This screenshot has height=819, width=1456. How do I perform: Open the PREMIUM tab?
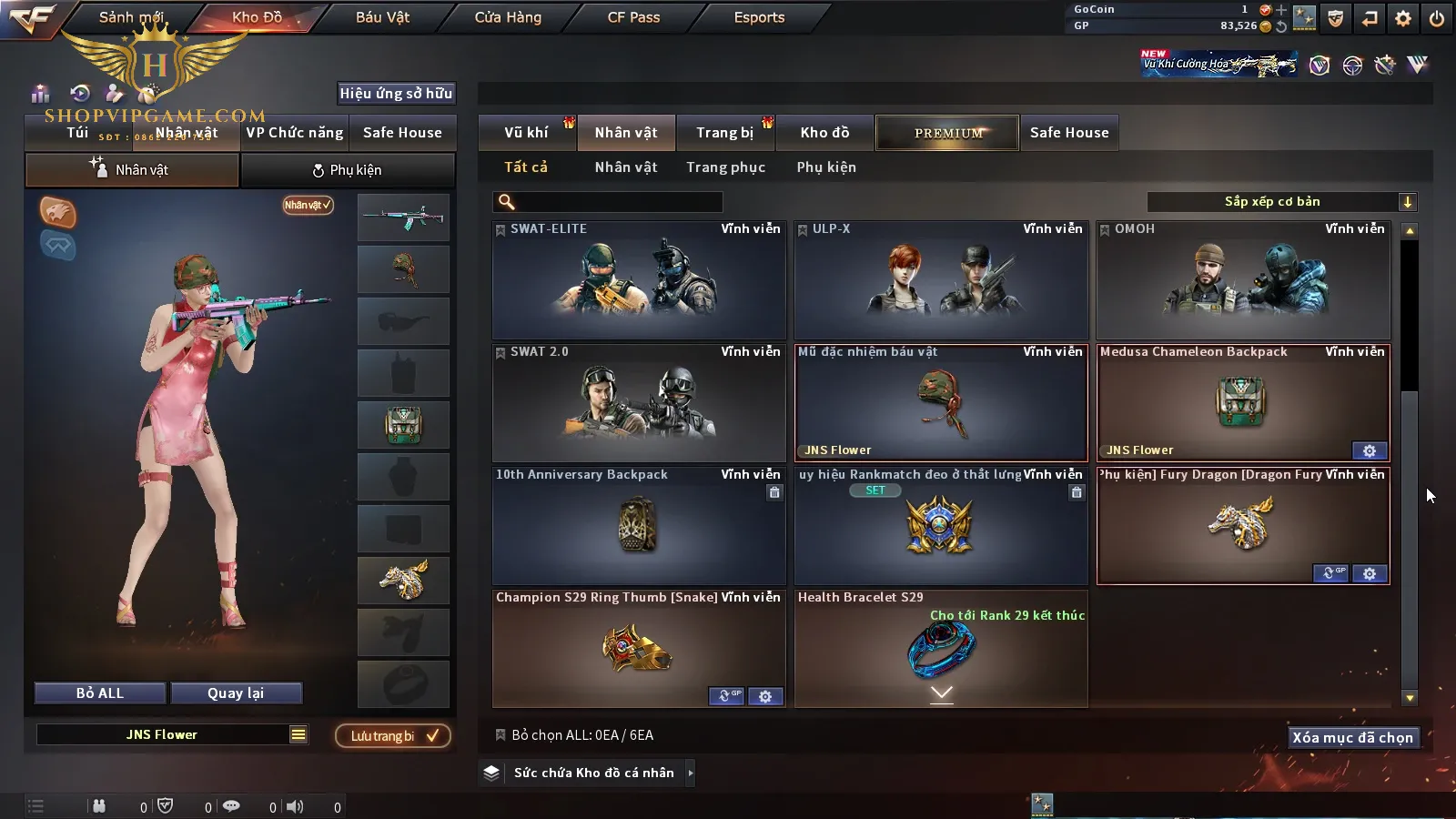947,133
